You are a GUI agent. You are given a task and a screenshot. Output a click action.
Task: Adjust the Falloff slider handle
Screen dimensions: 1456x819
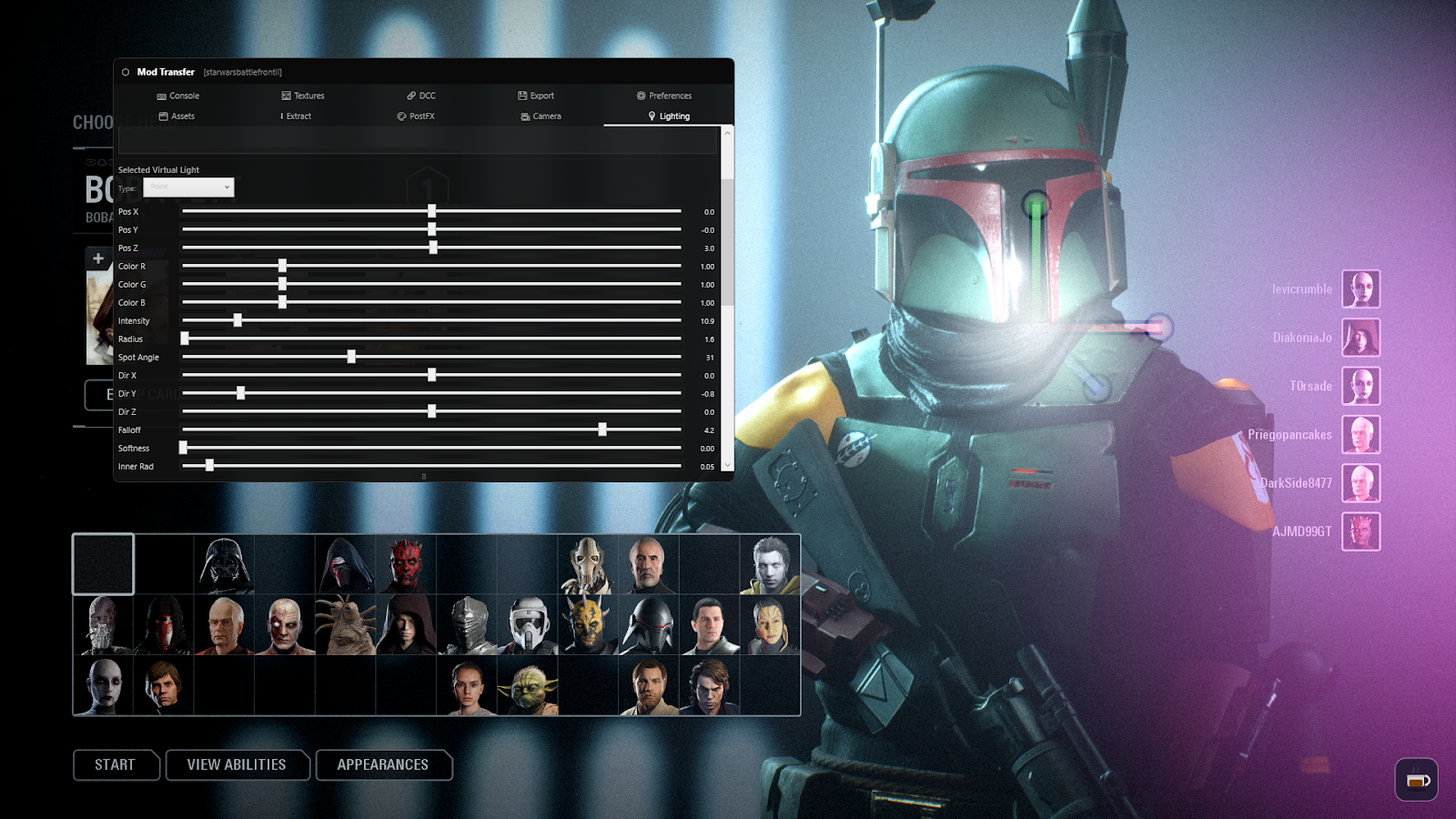pyautogui.click(x=603, y=430)
